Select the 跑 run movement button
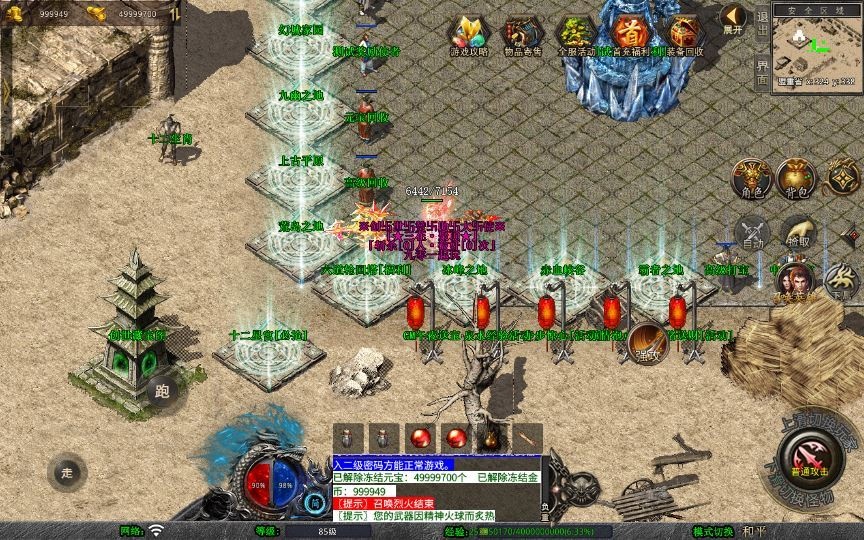 [163, 391]
